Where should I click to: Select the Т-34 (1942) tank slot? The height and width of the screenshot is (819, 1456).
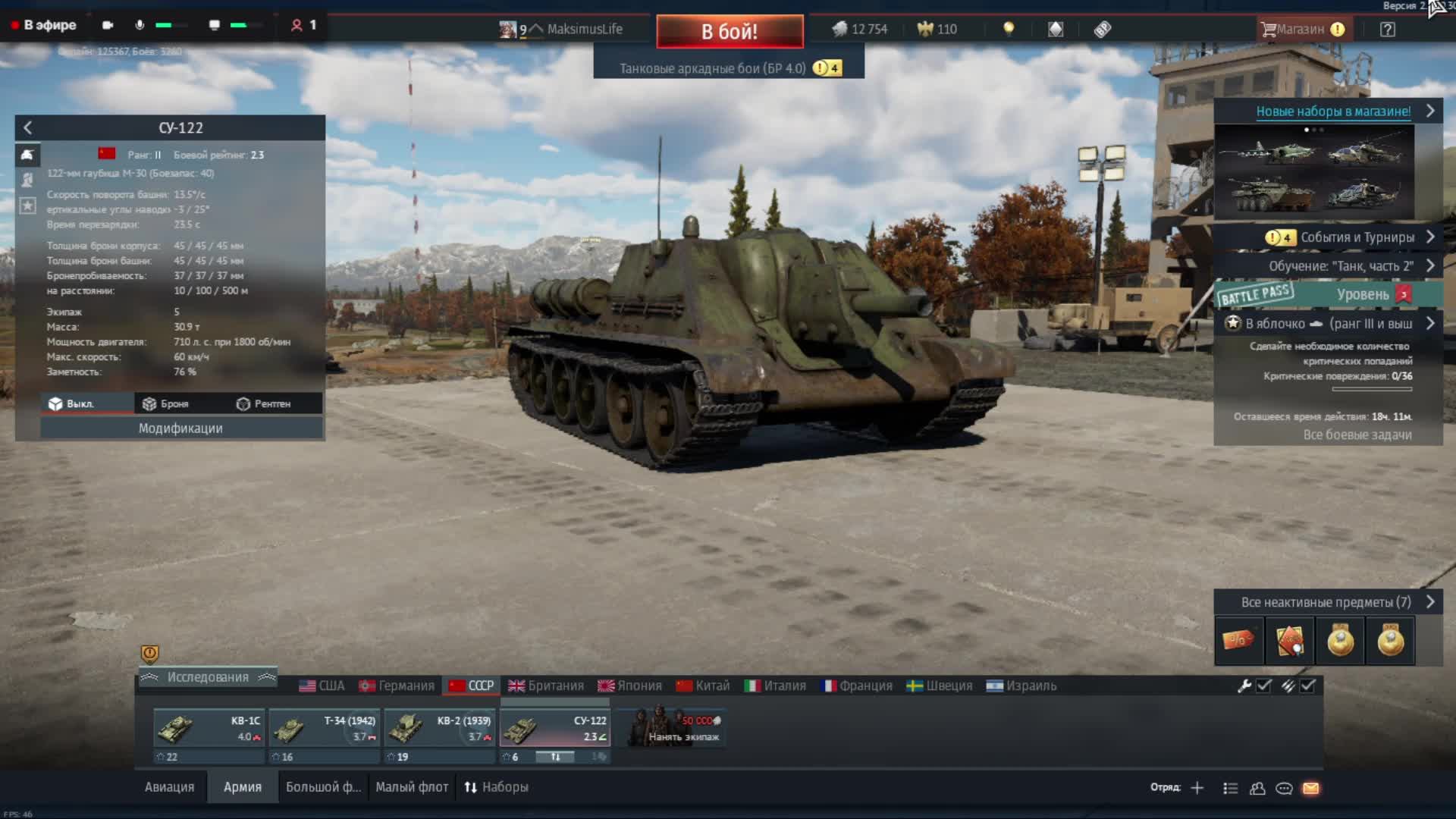tap(324, 729)
